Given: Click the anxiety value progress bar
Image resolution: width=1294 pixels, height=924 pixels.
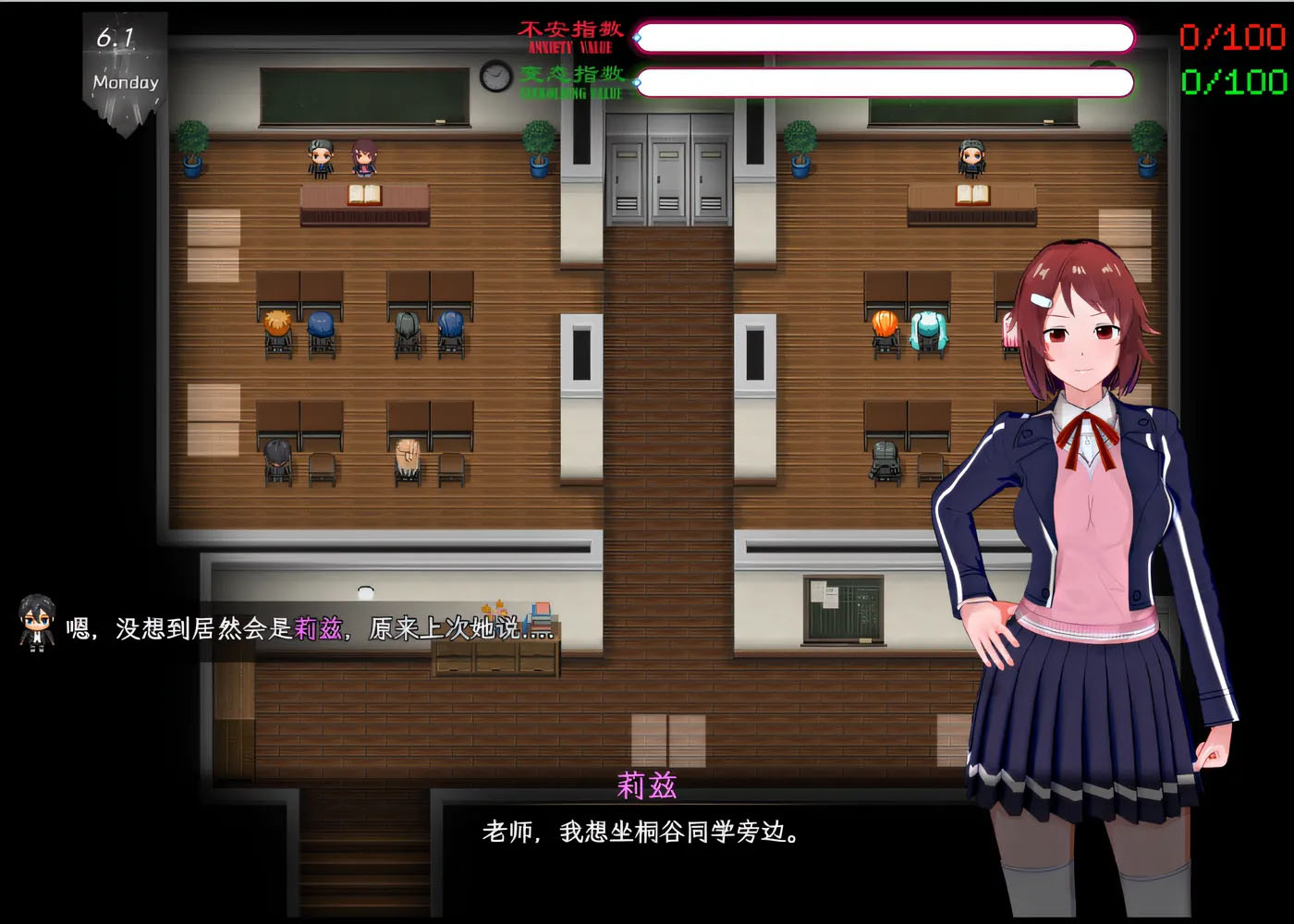Looking at the screenshot, I should 887,37.
